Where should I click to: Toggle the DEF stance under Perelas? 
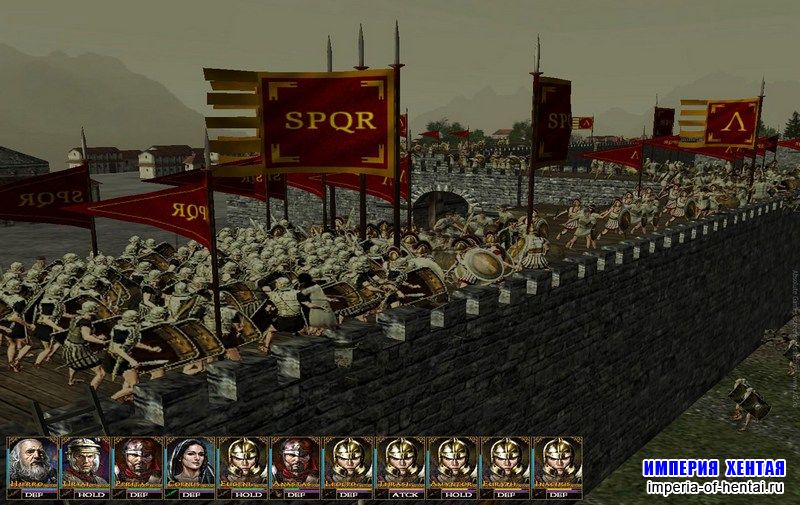(x=137, y=494)
